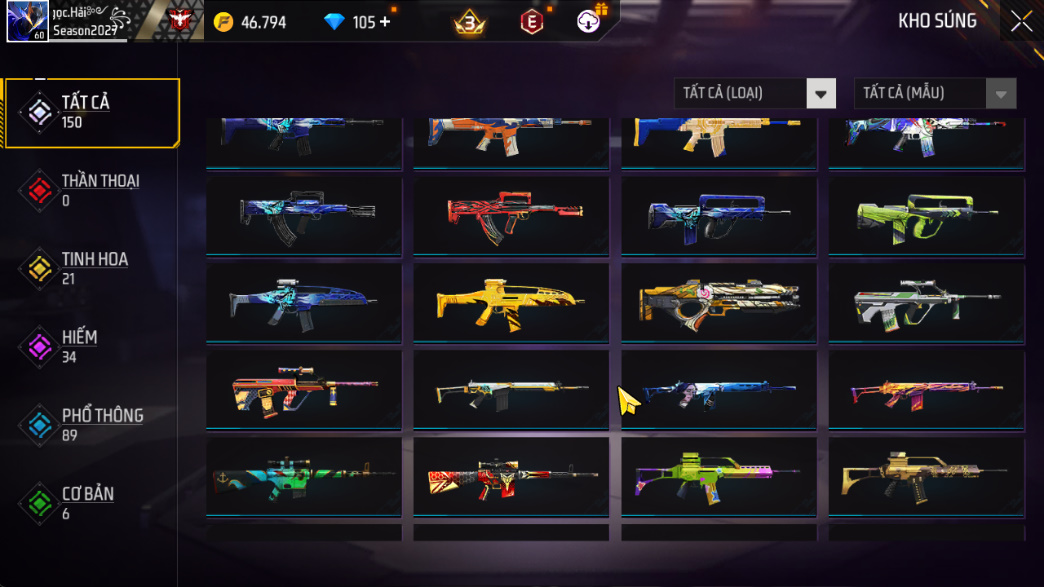
Task: Select the solid yellow gold rifle skin
Action: [510, 302]
